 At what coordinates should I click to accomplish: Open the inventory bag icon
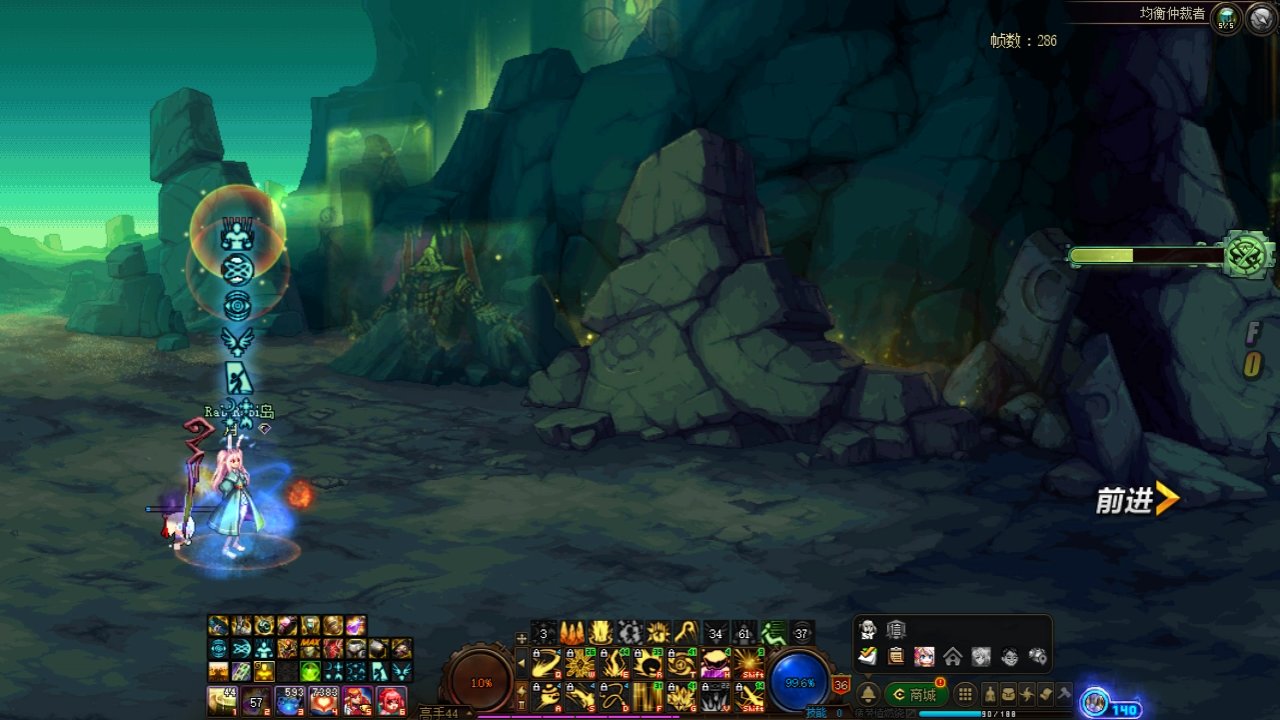[x=1008, y=694]
